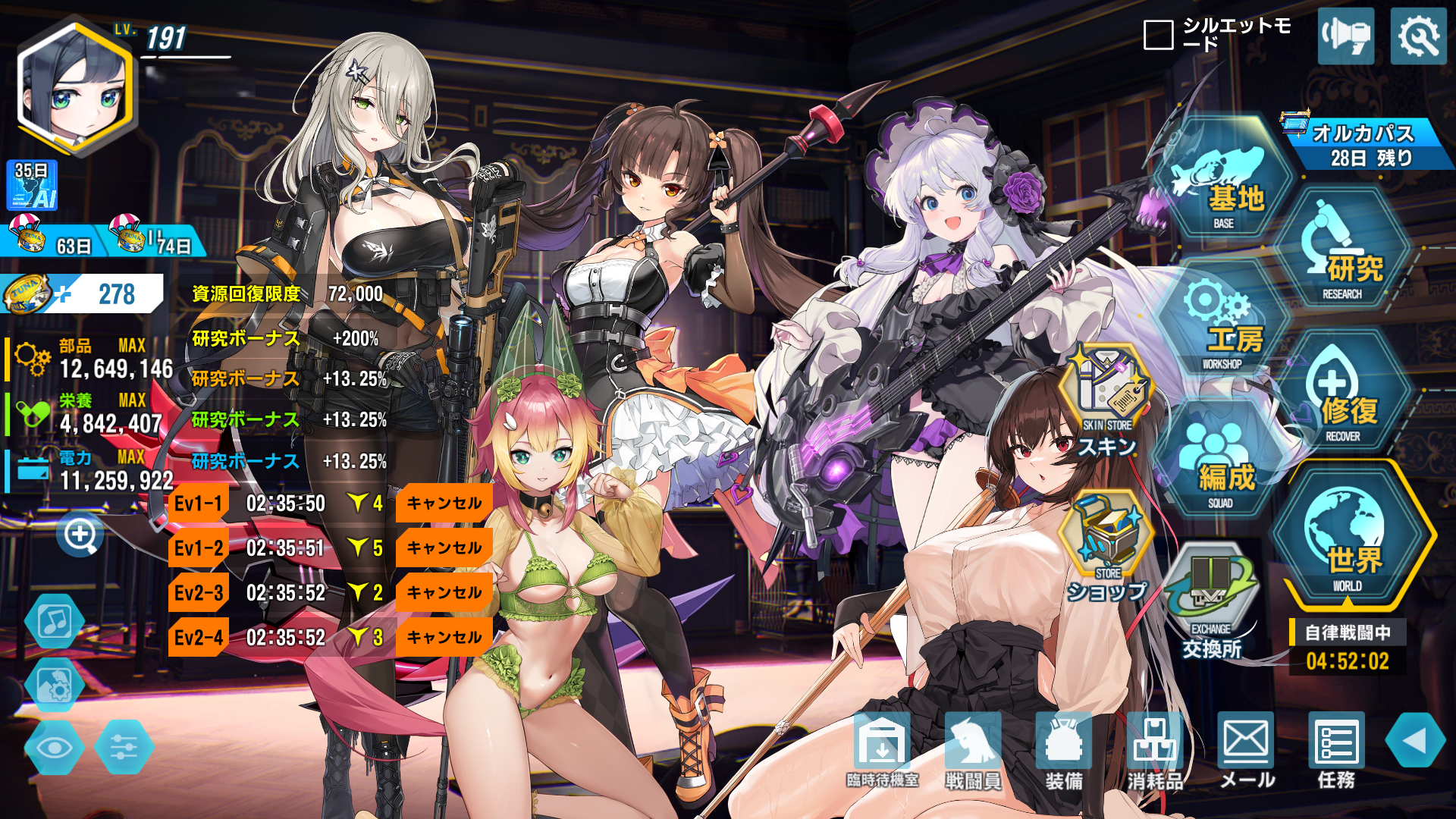Show the 任務 missions list

click(1336, 749)
